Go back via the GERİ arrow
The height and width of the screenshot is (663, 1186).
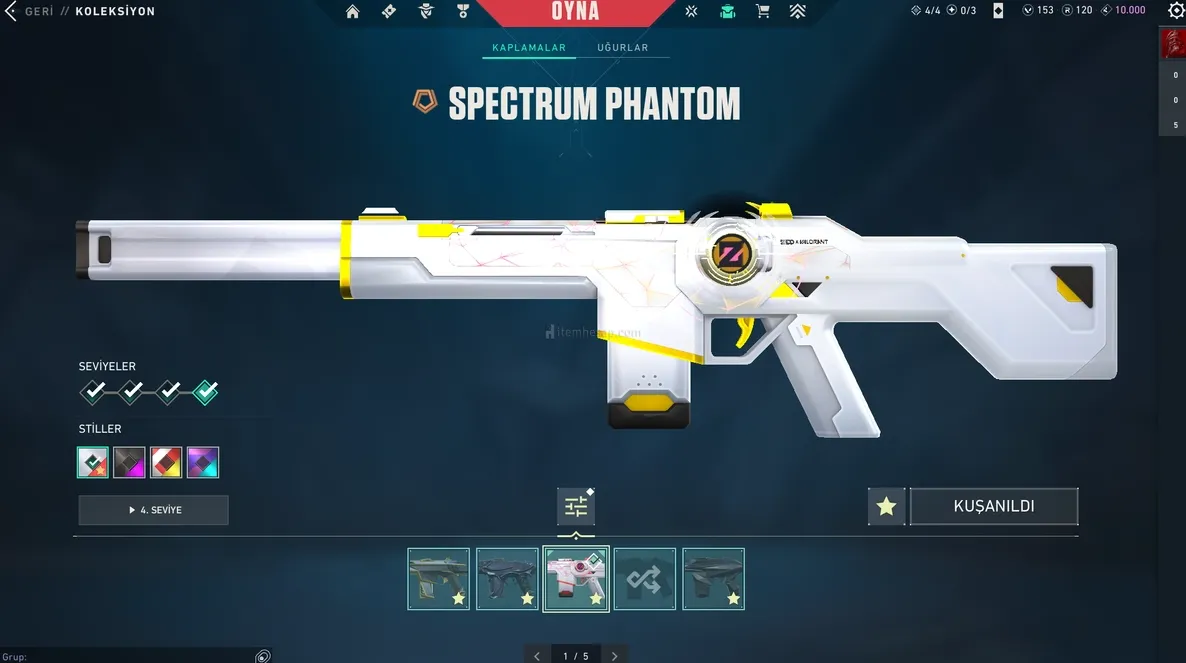click(12, 11)
